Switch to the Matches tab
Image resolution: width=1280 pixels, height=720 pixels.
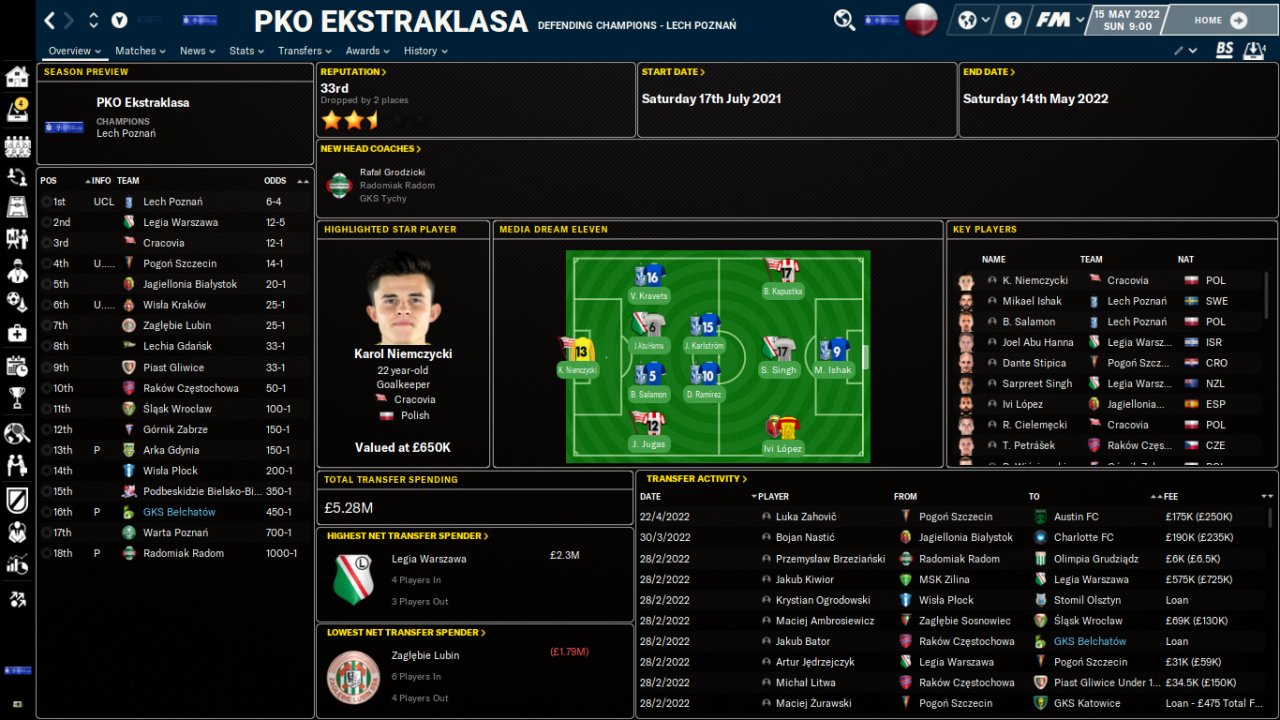[140, 51]
